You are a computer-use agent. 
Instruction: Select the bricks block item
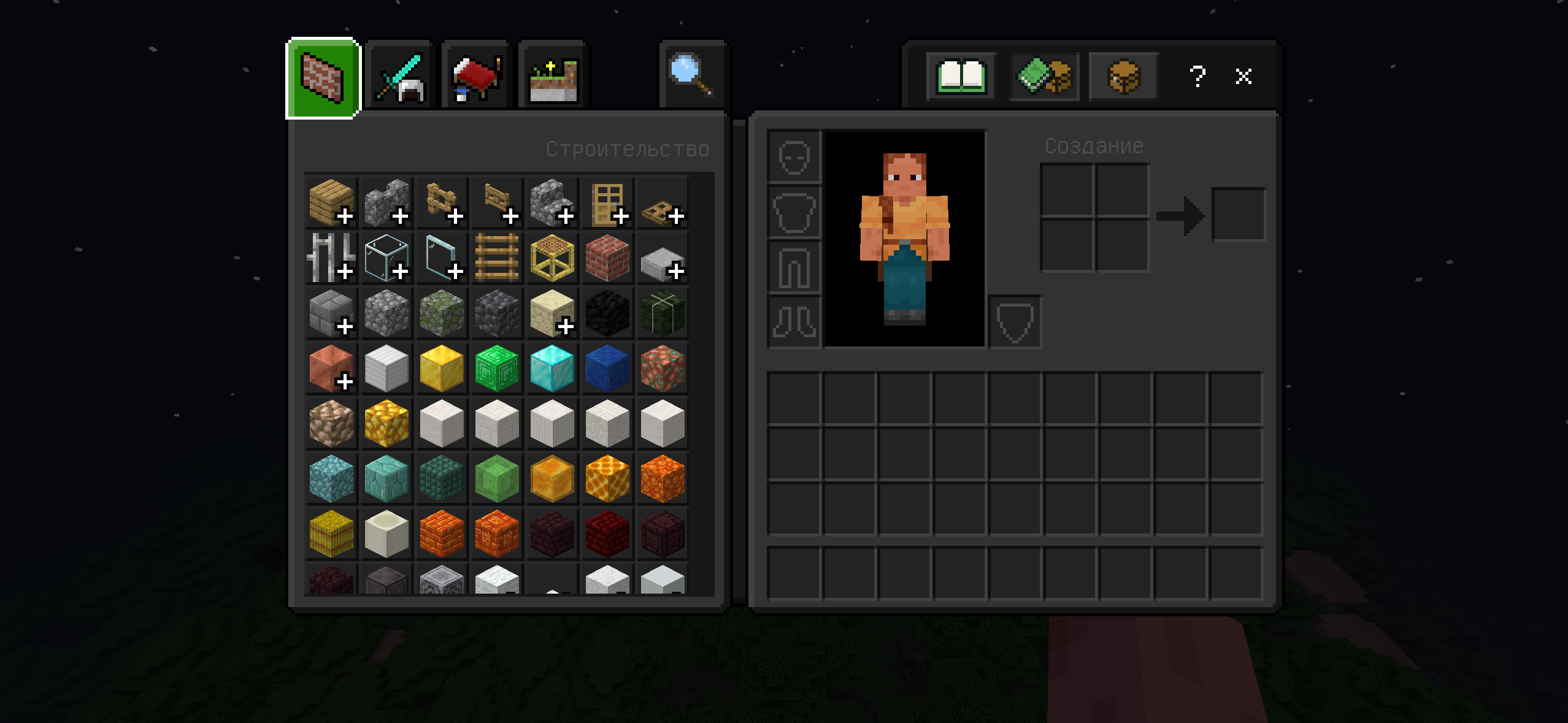point(607,258)
